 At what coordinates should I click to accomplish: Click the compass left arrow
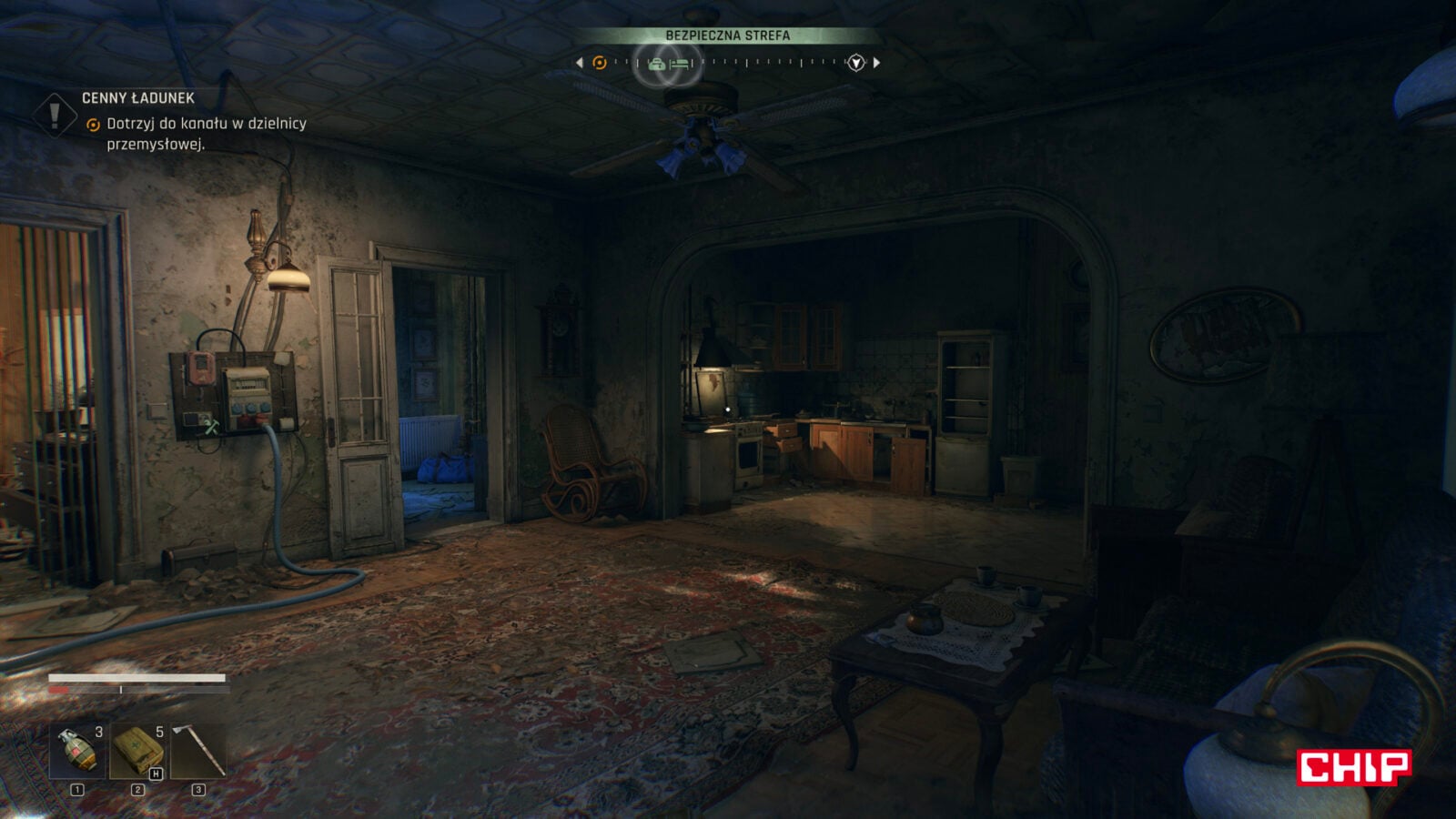point(580,63)
